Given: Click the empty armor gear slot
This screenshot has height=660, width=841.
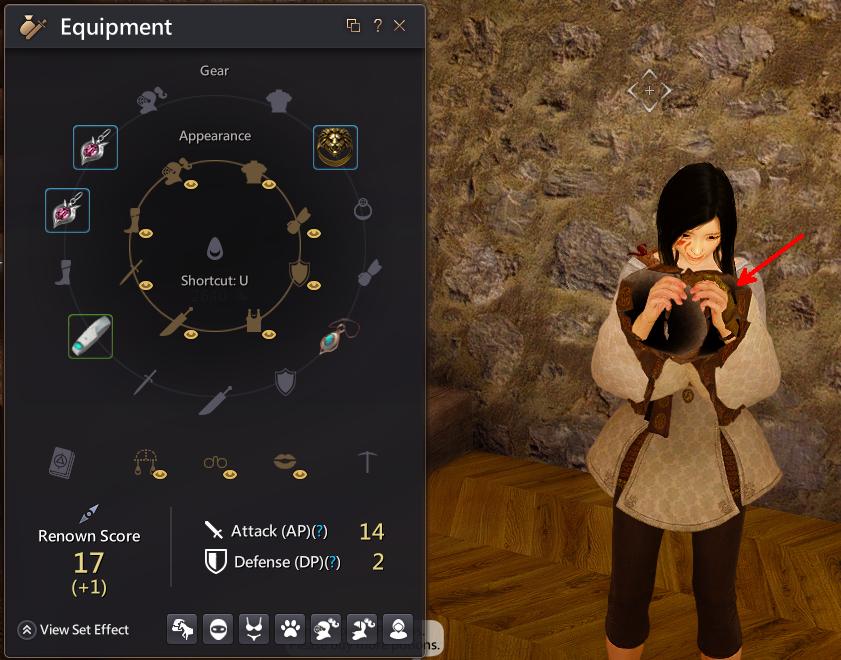Looking at the screenshot, I should (x=278, y=101).
